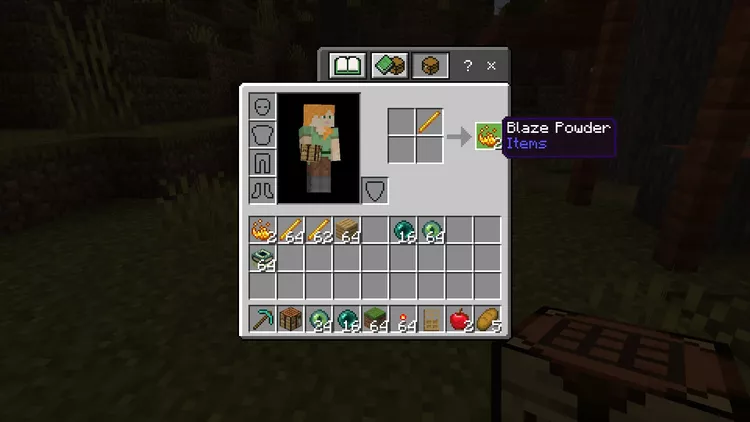Screen dimensions: 750x422
Task: Choose the crafting table hotbar slot
Action: point(291,319)
